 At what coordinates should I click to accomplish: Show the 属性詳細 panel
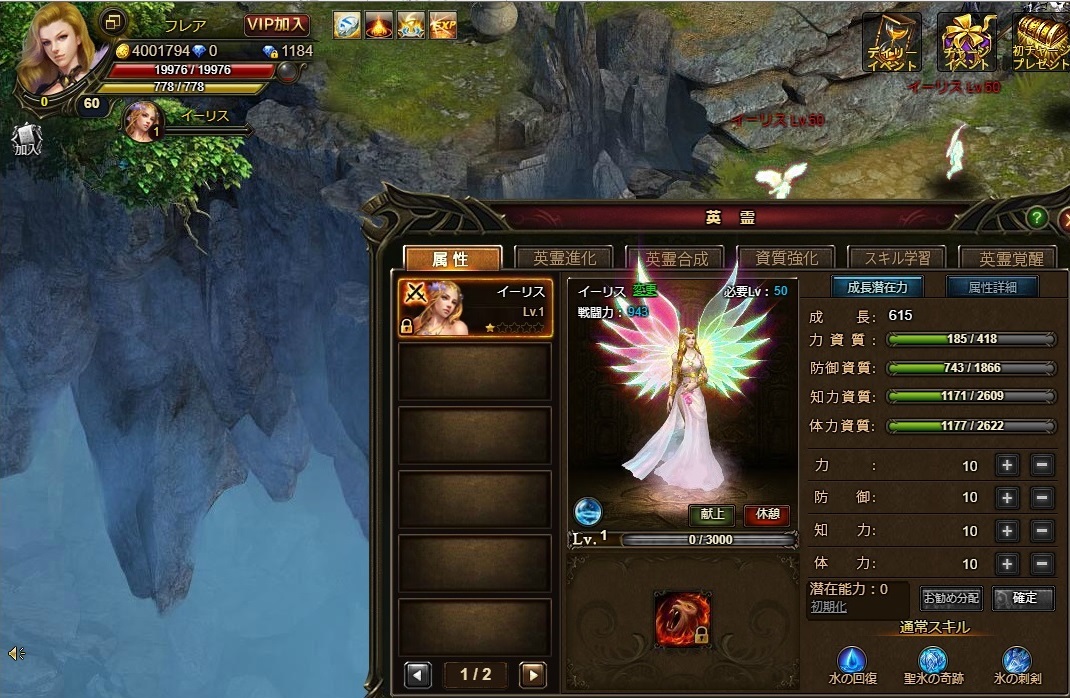pyautogui.click(x=992, y=287)
